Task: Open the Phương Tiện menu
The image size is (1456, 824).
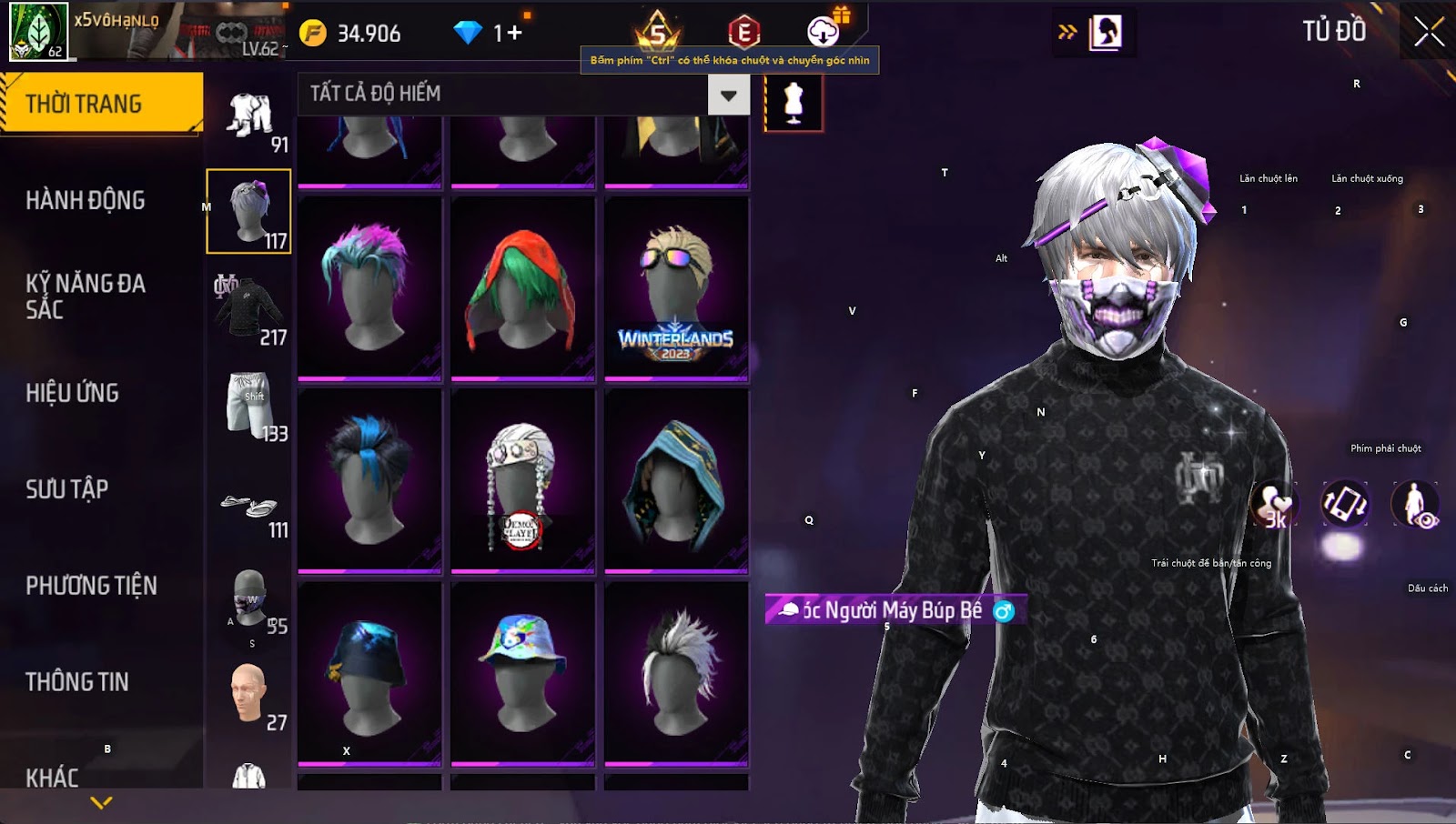Action: pyautogui.click(x=91, y=586)
